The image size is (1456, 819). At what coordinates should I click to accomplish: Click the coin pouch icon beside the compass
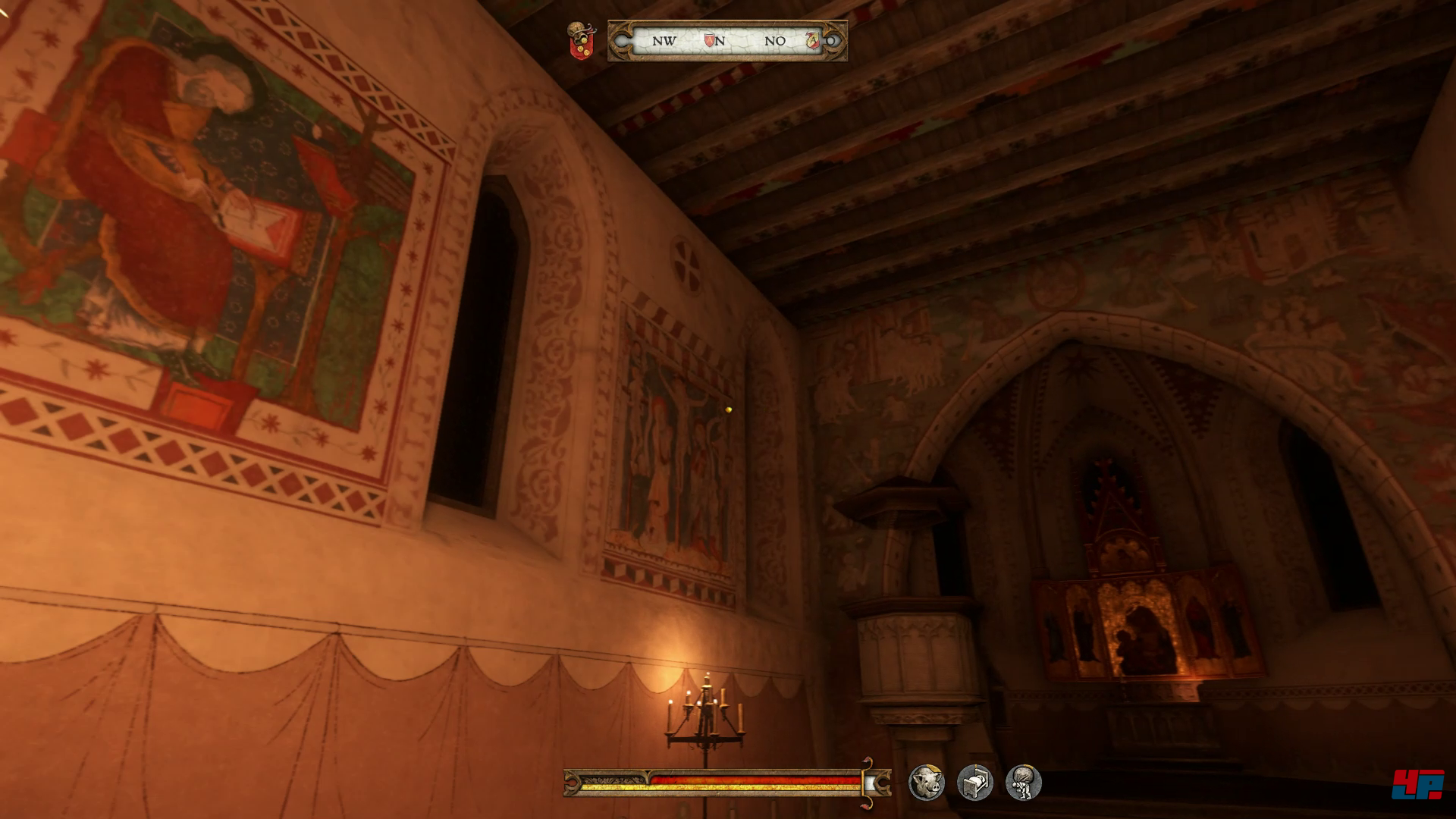pyautogui.click(x=581, y=40)
